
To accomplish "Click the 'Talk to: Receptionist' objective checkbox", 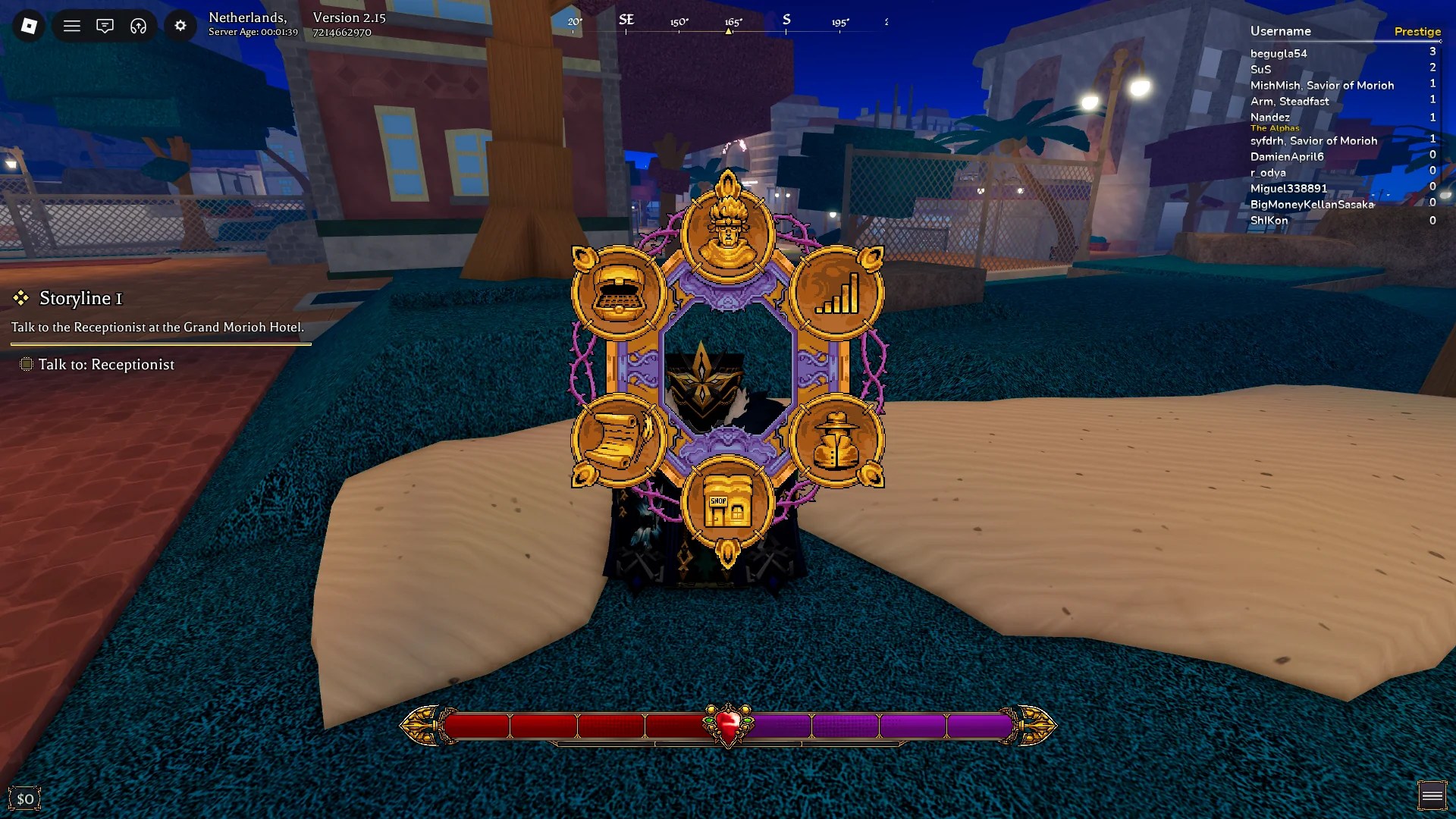I will (x=27, y=365).
